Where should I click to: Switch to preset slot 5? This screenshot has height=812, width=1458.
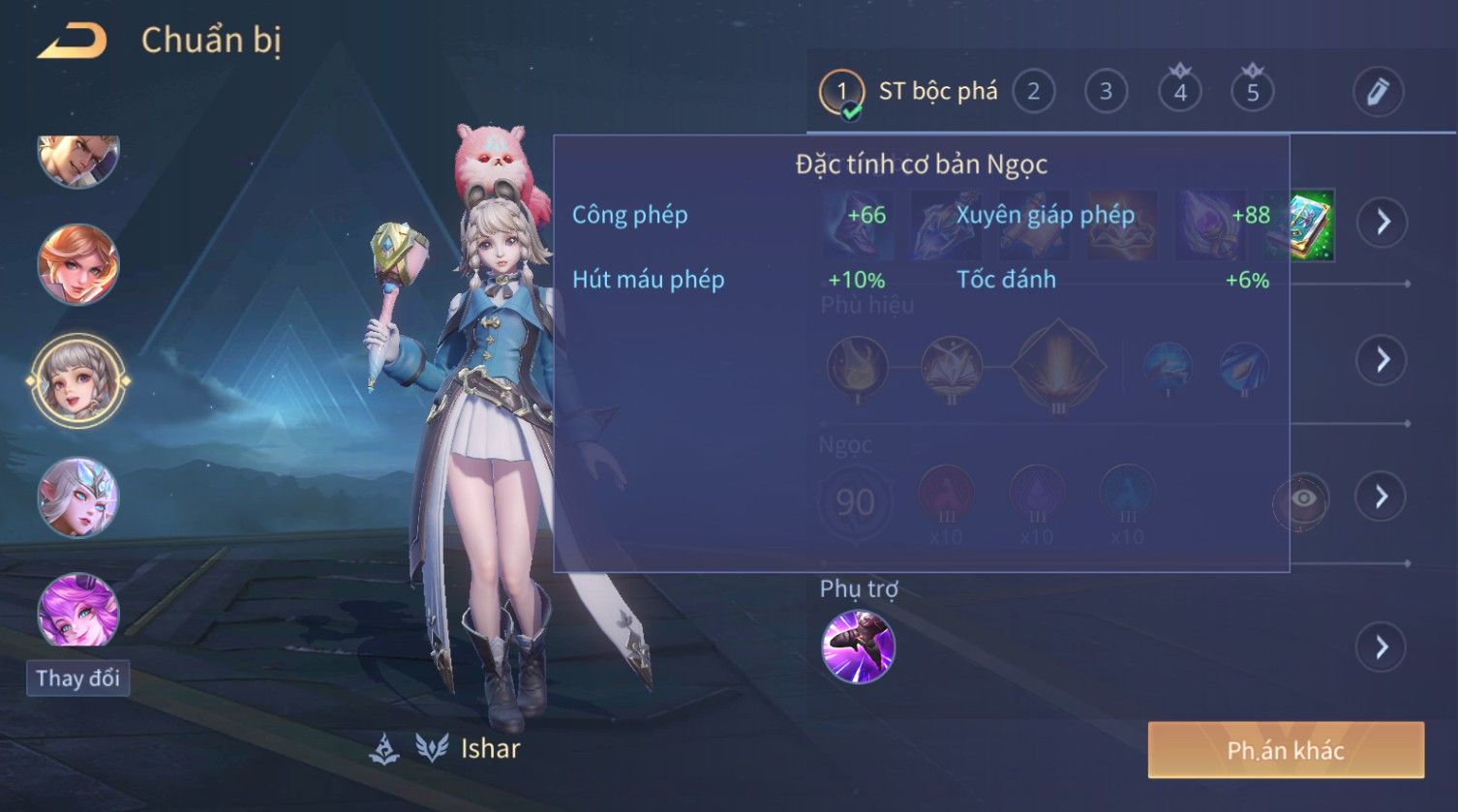coord(1252,92)
